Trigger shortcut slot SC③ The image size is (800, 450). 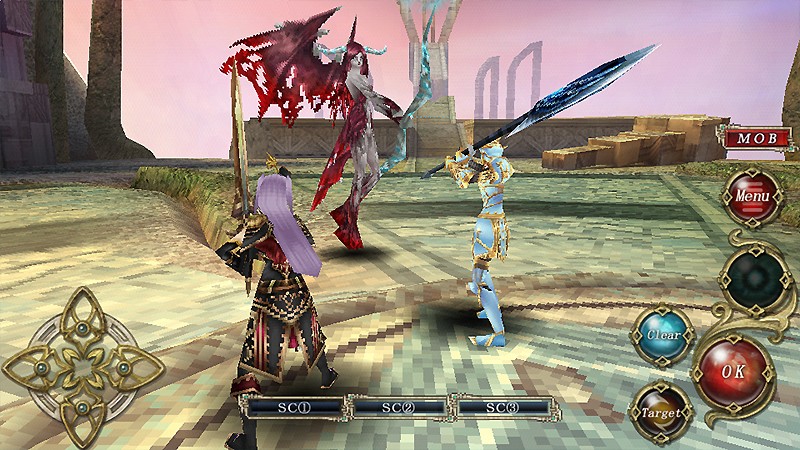[x=502, y=407]
